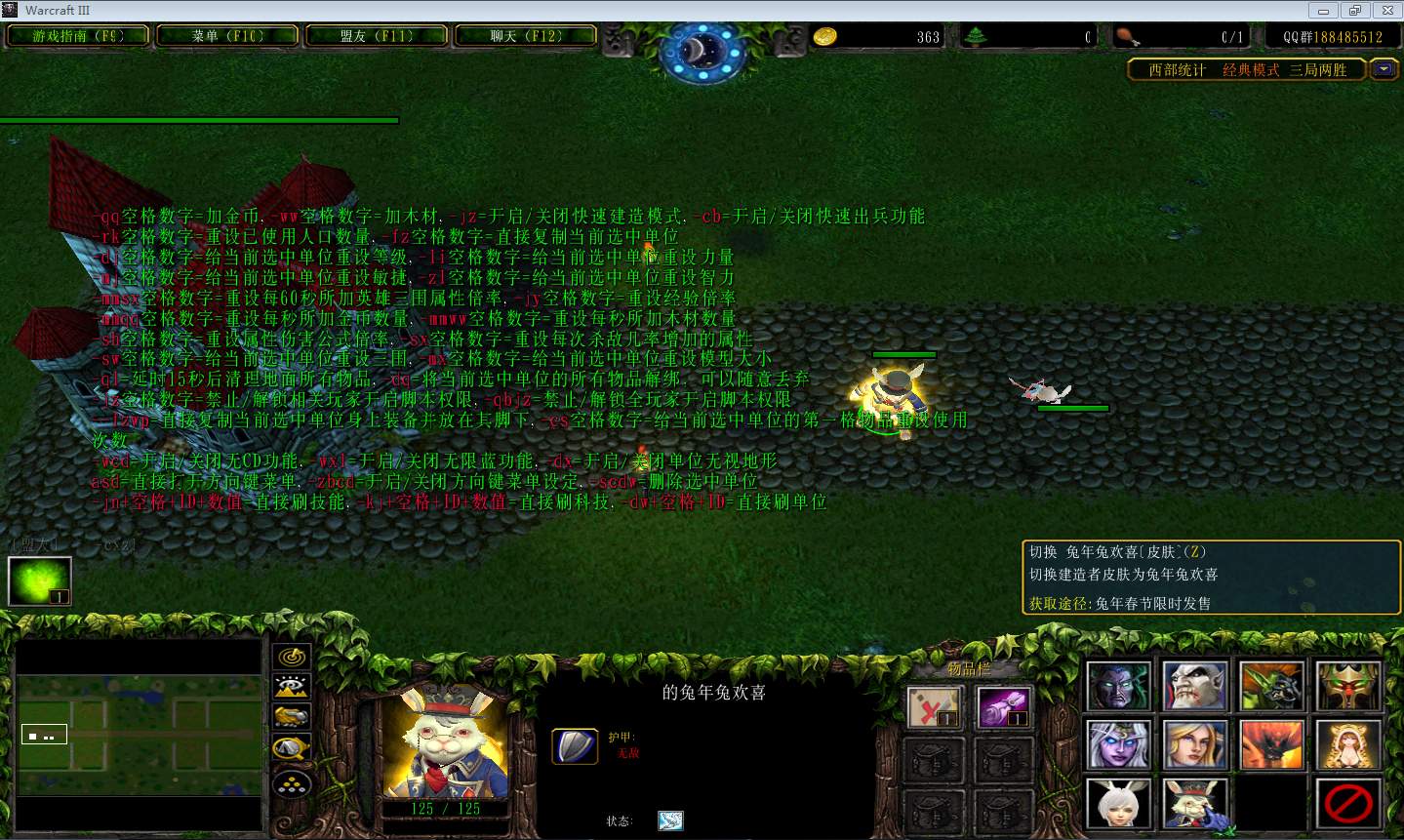Minimize the Warcraft III window
Viewport: 1404px width, 840px height.
point(1324,11)
